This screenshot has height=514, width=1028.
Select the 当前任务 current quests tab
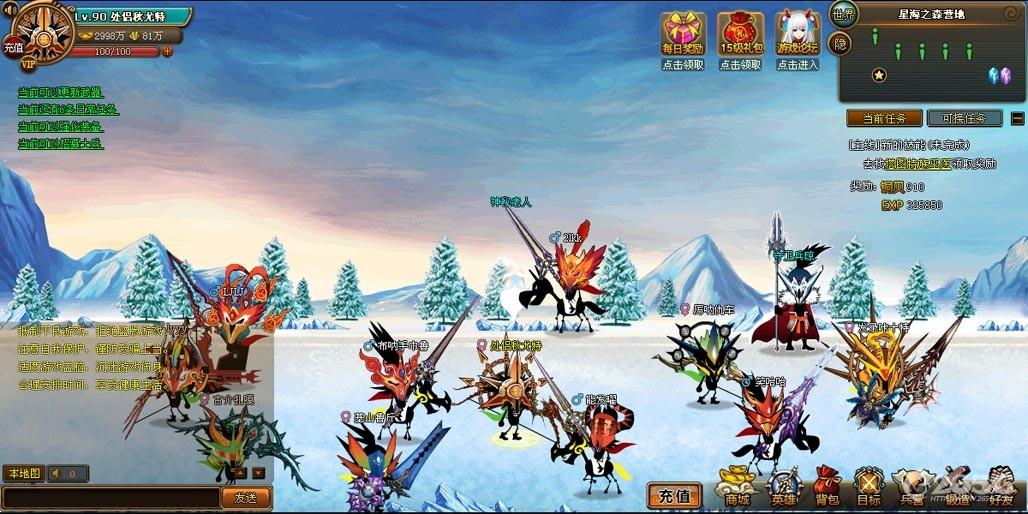(884, 118)
